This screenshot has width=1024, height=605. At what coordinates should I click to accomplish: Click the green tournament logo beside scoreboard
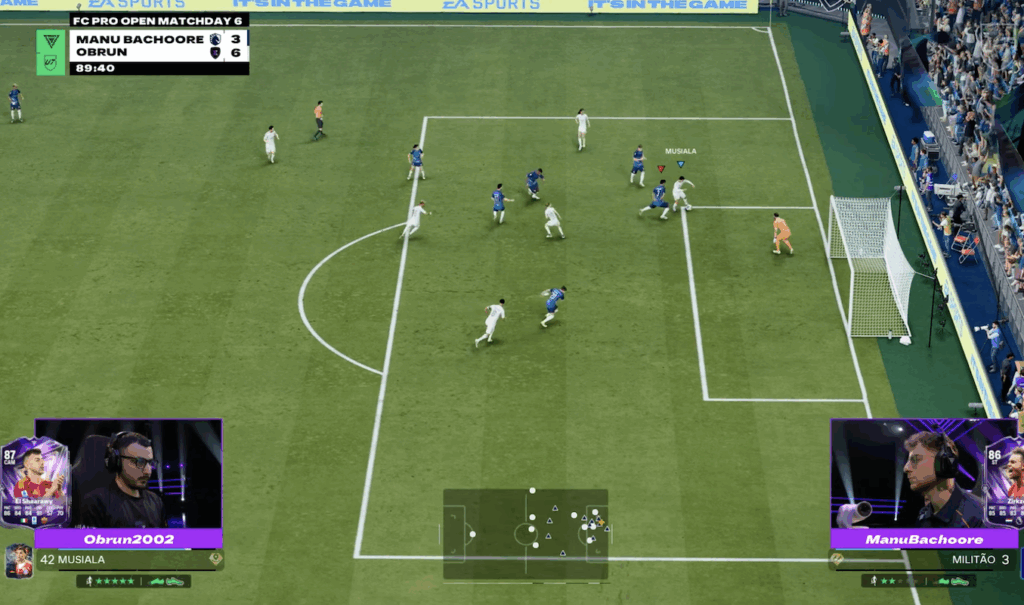click(51, 52)
